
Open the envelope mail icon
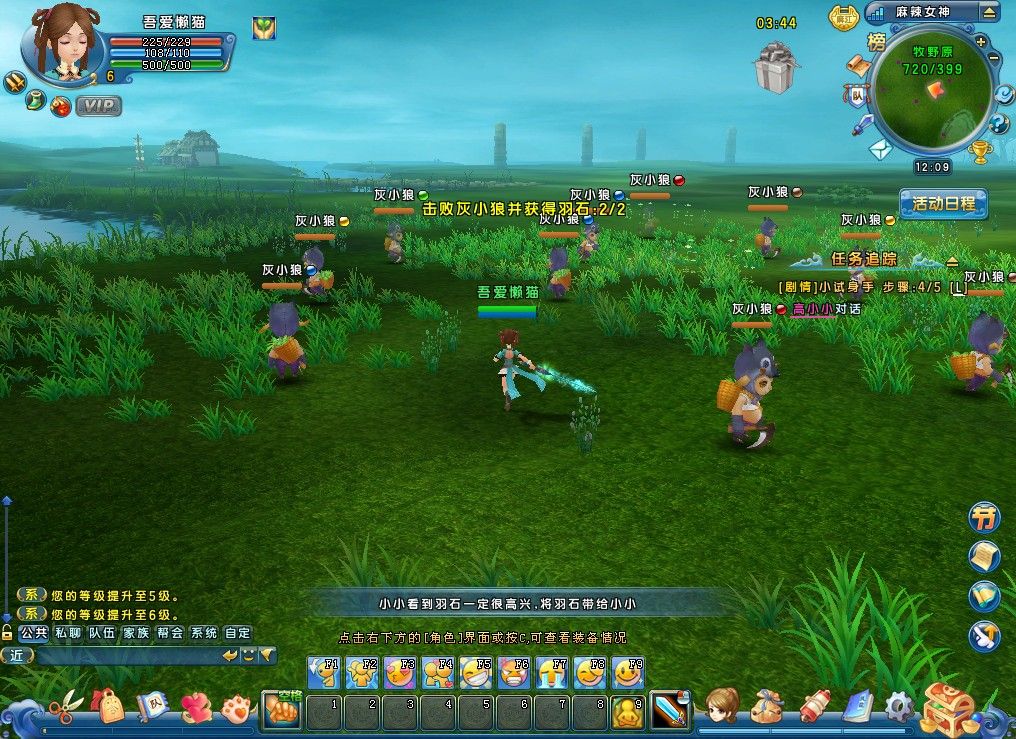tap(879, 150)
